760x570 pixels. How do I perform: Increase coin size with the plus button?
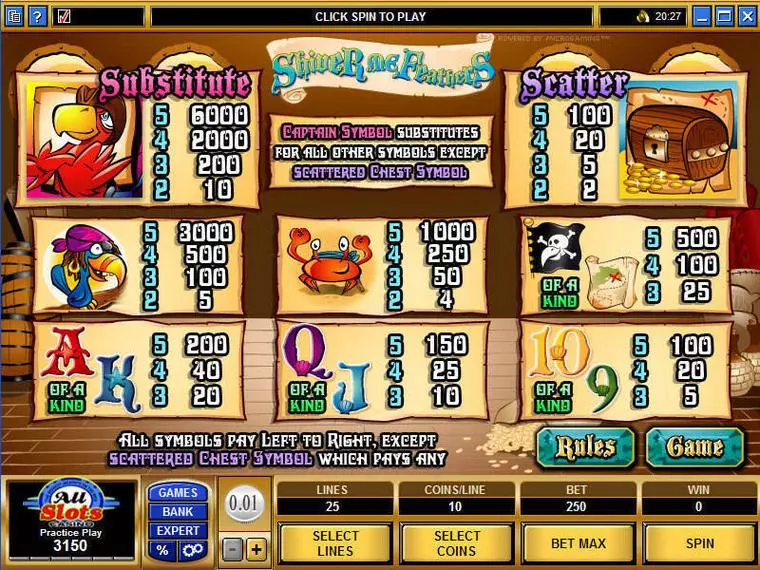click(256, 549)
